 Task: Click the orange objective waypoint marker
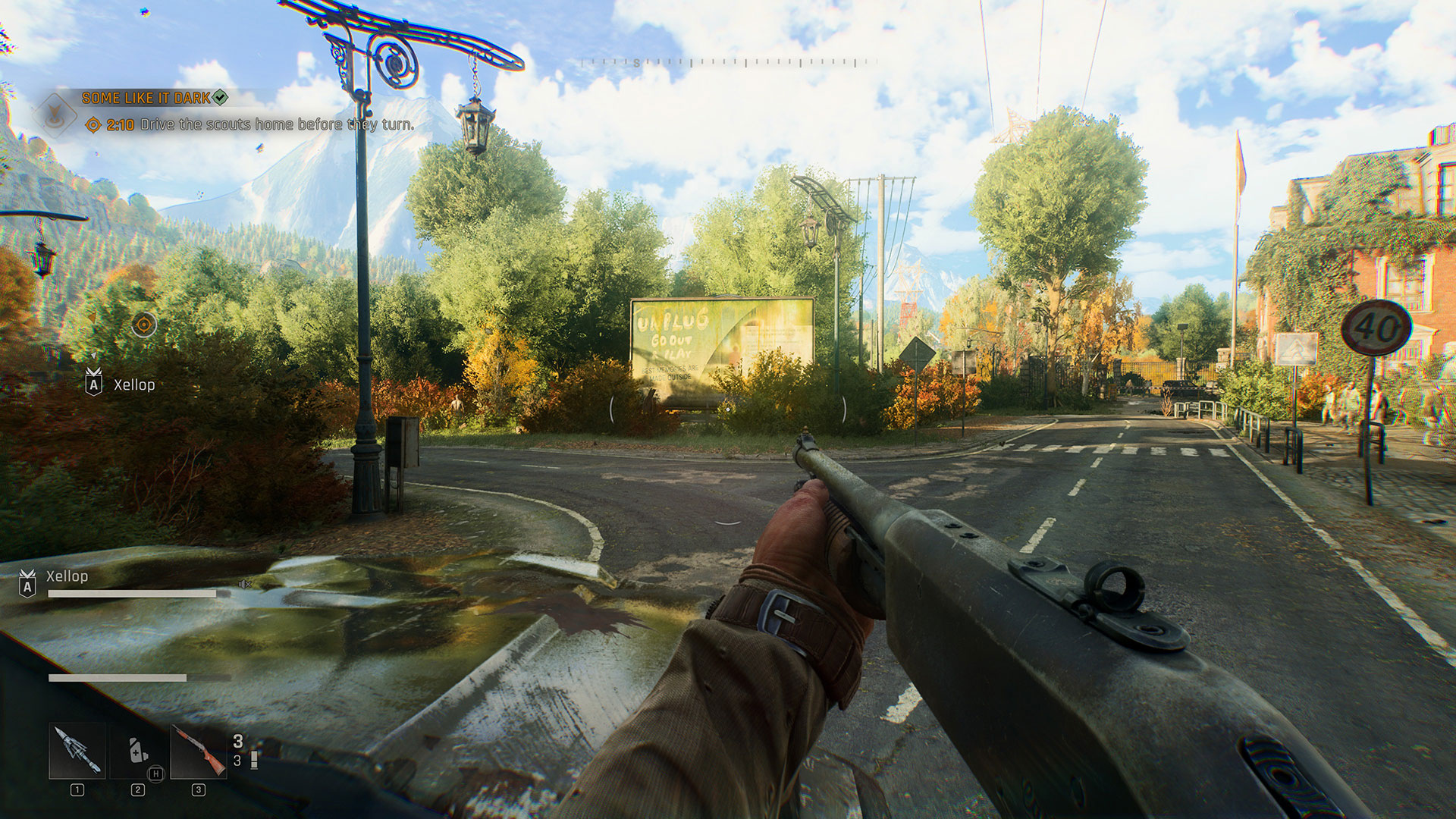click(143, 325)
